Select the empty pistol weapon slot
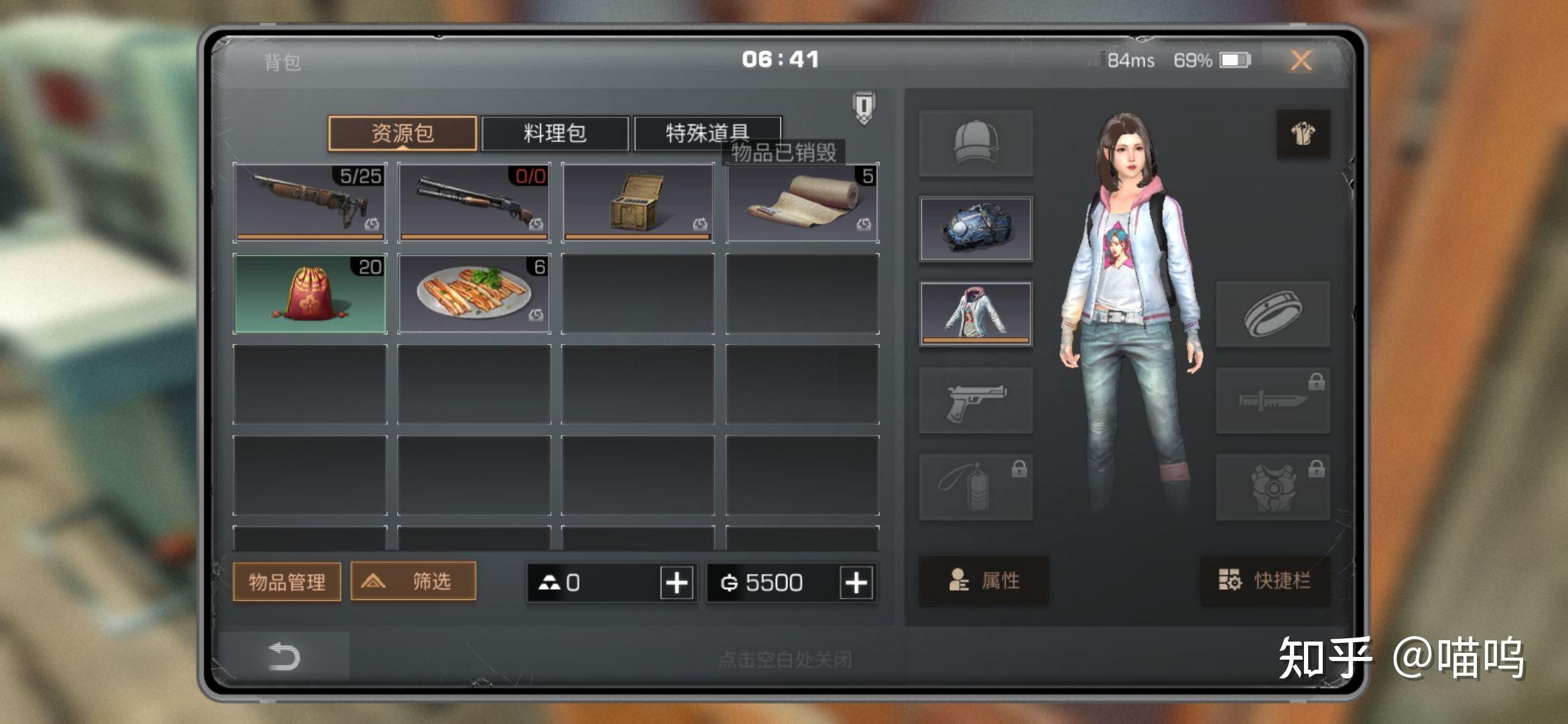This screenshot has height=724, width=1568. click(976, 400)
